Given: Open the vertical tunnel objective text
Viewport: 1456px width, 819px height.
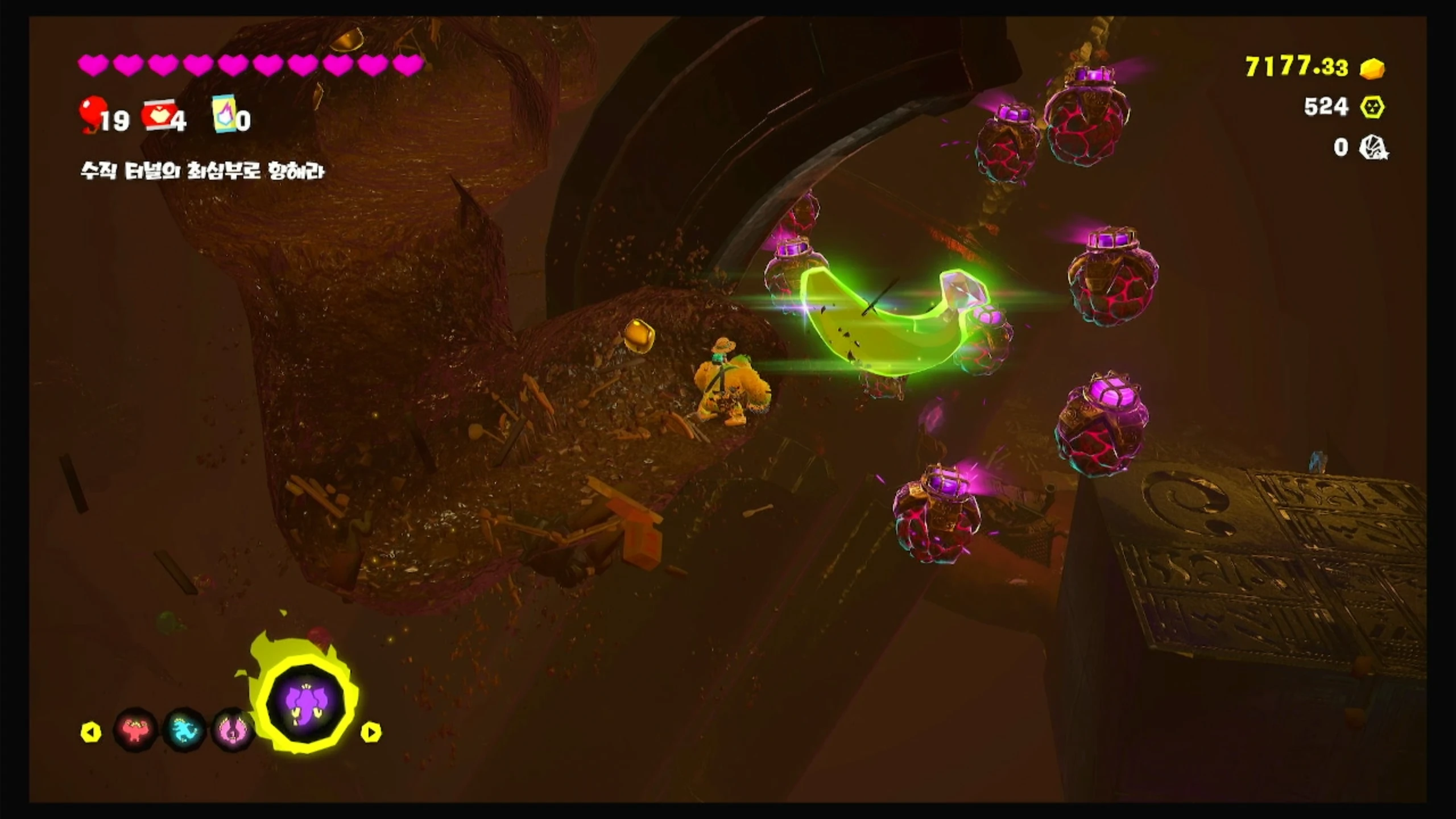Looking at the screenshot, I should coord(202,171).
